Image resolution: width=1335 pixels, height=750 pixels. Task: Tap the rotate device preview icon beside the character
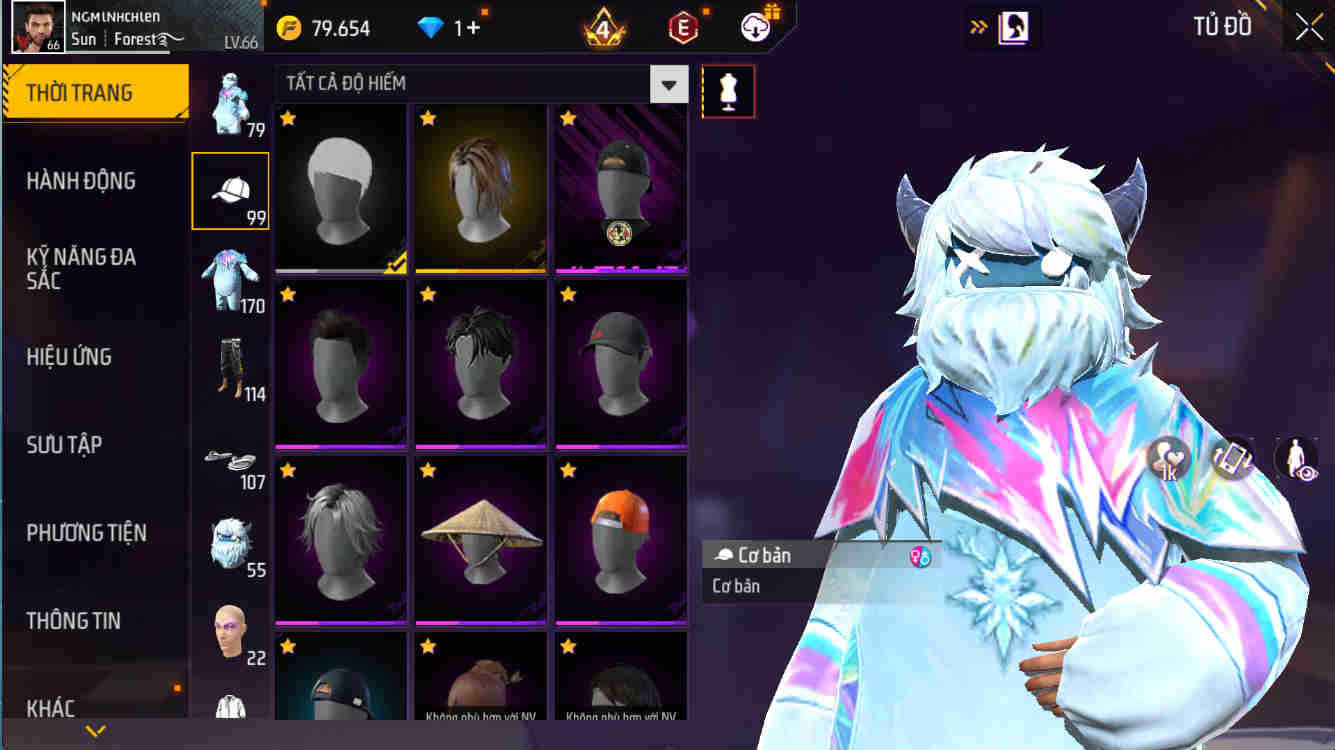tap(1232, 457)
